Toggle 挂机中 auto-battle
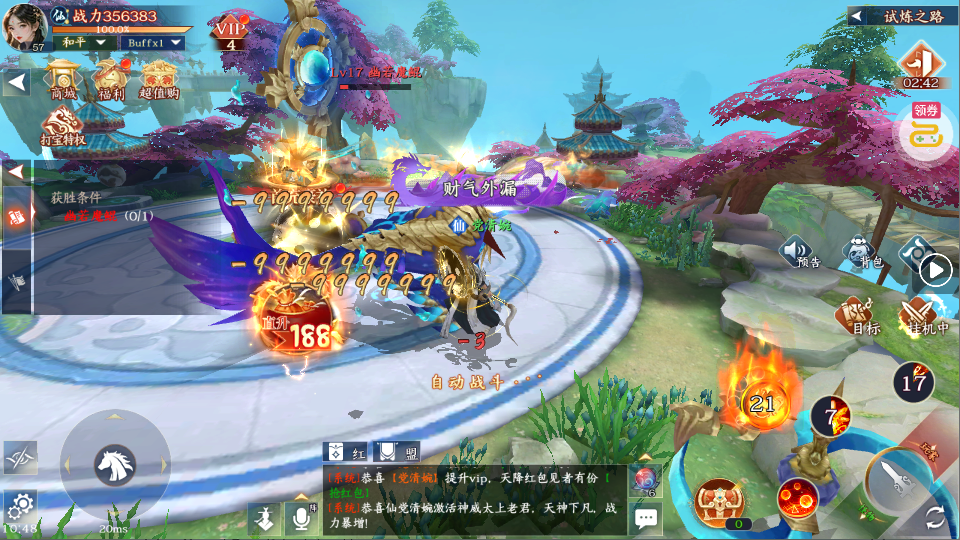The height and width of the screenshot is (540, 960). [x=916, y=314]
